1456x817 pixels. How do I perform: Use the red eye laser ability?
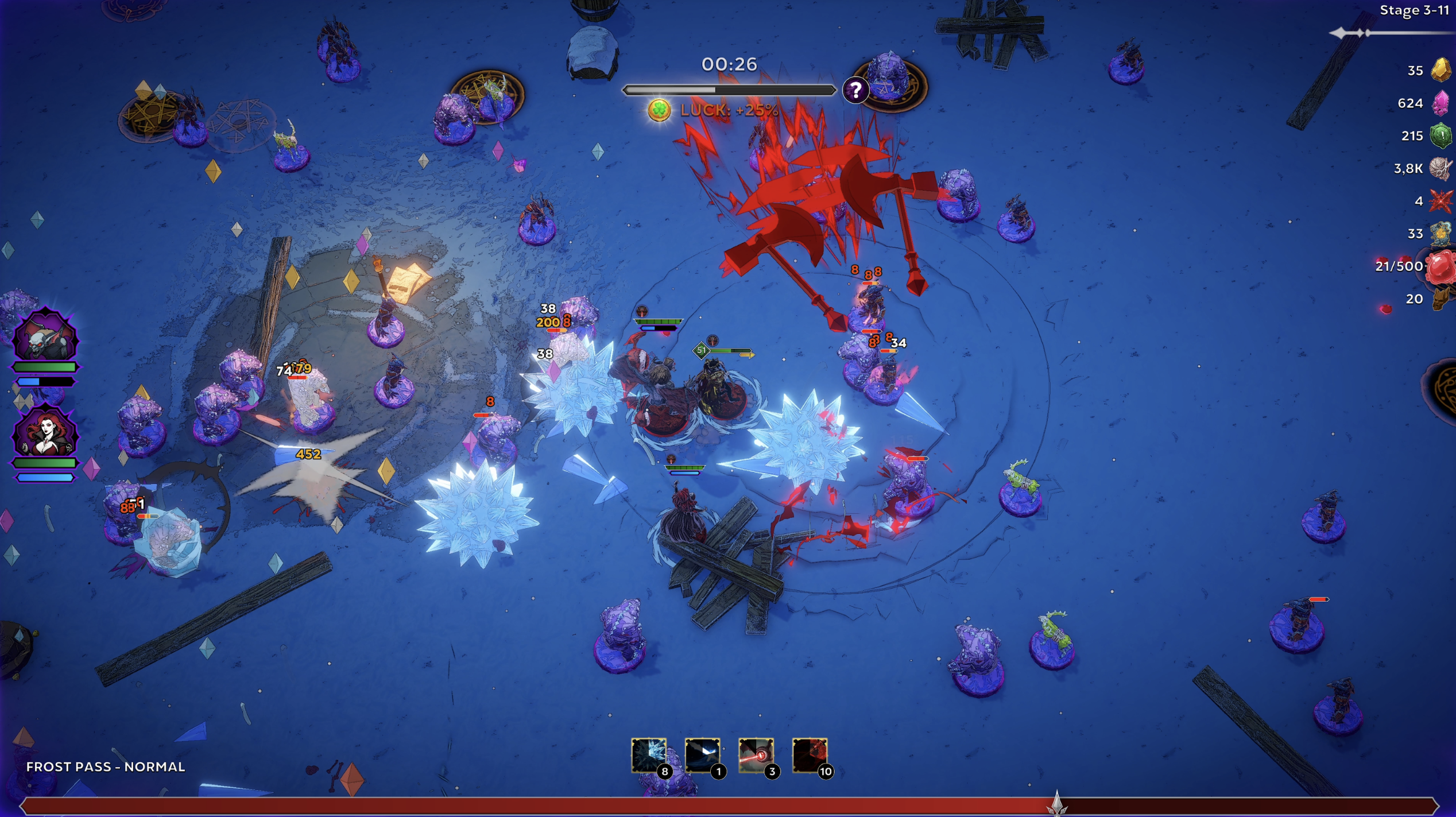point(756,754)
